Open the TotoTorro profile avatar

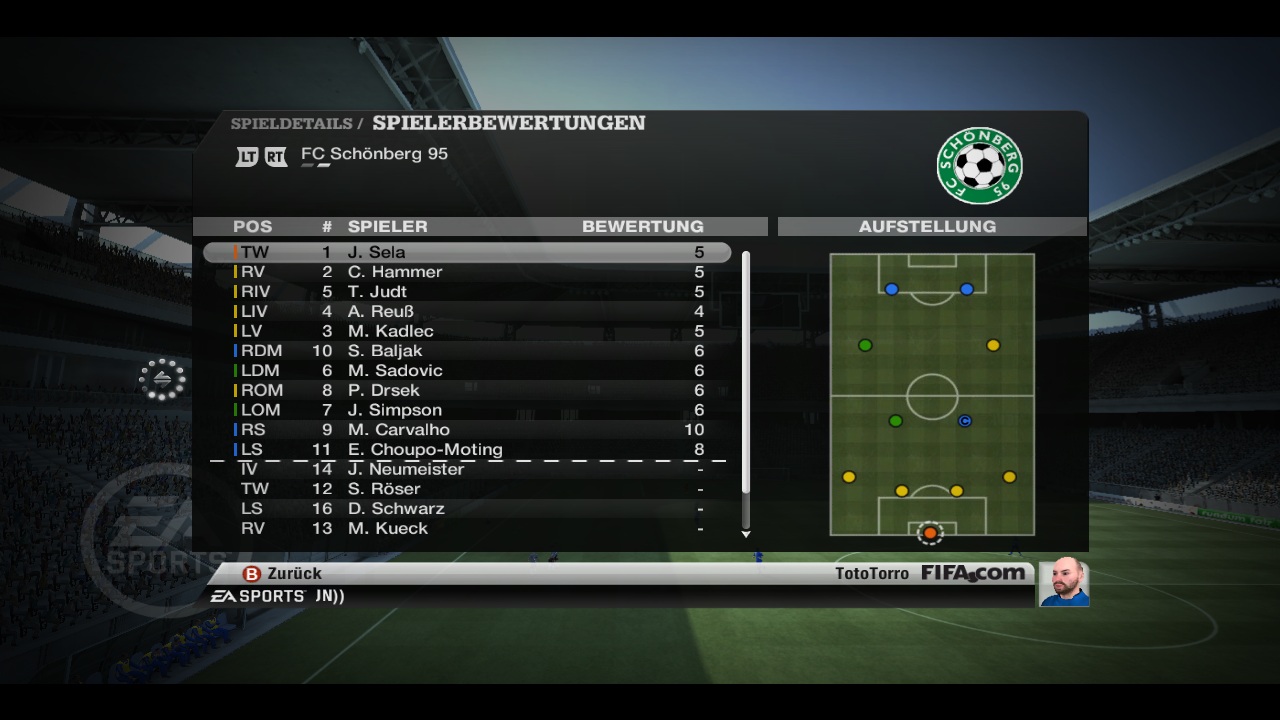pyautogui.click(x=1063, y=582)
